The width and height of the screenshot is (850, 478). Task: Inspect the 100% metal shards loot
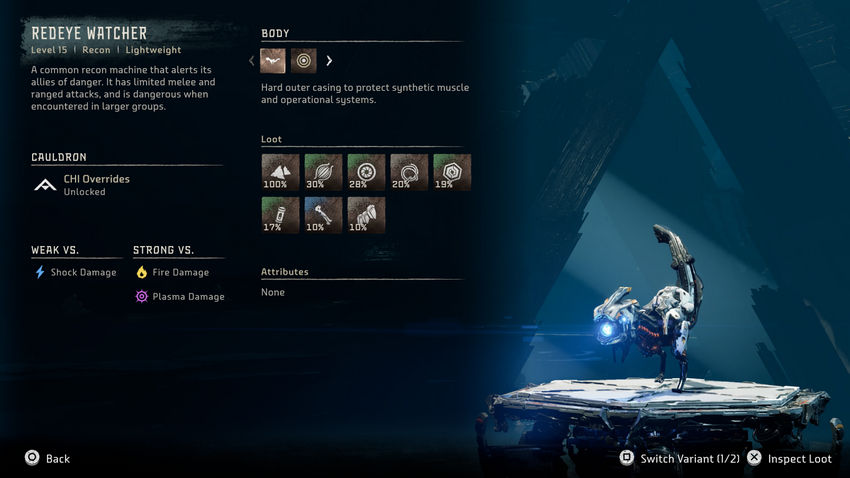click(280, 172)
